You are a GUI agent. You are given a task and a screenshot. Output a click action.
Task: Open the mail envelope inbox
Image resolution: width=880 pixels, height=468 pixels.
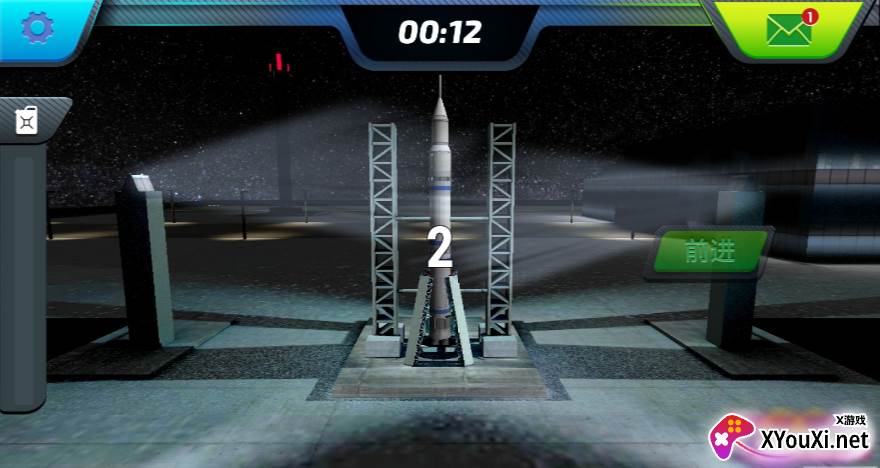pyautogui.click(x=789, y=30)
